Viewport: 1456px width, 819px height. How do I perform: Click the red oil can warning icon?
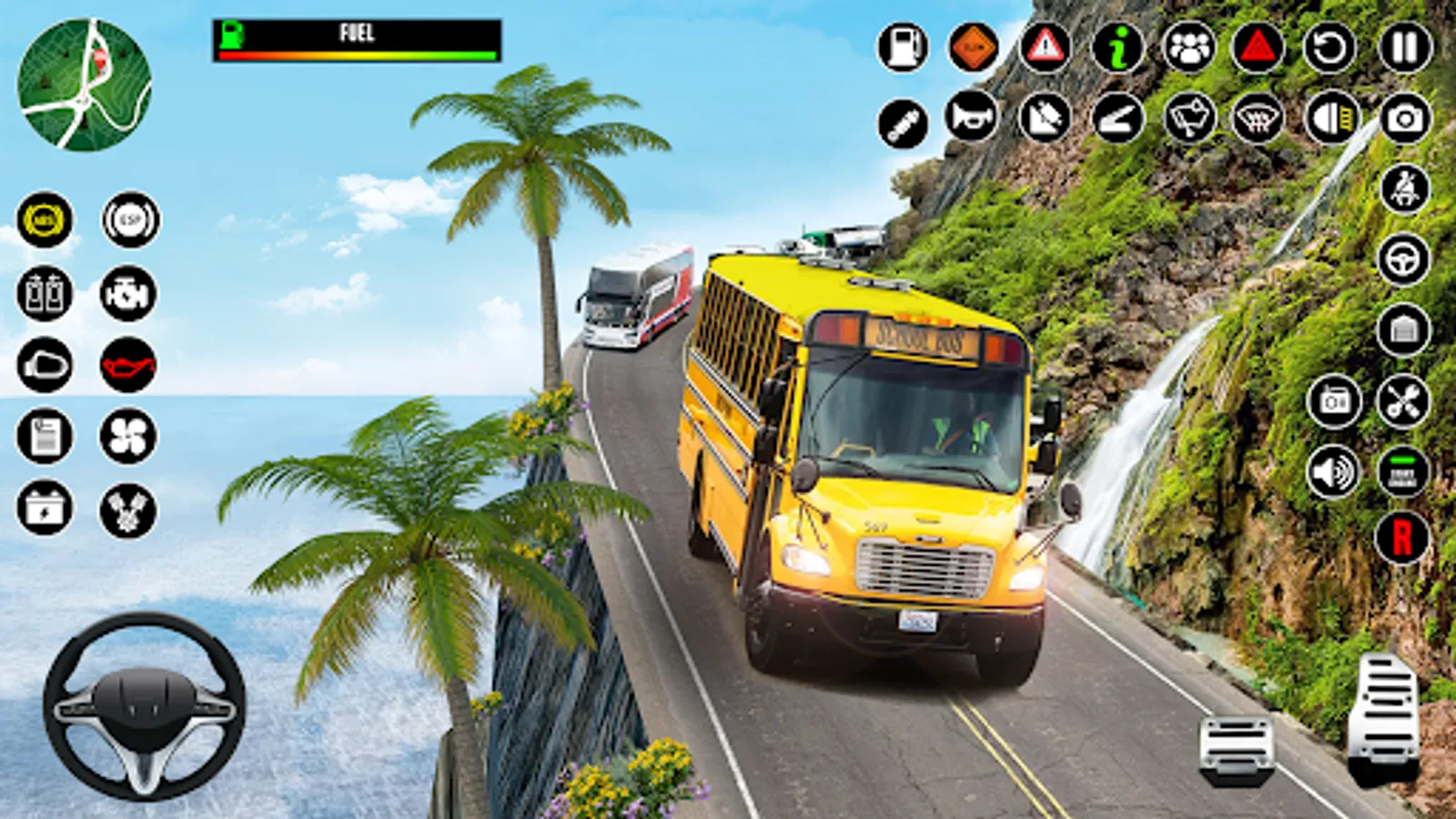pos(128,366)
